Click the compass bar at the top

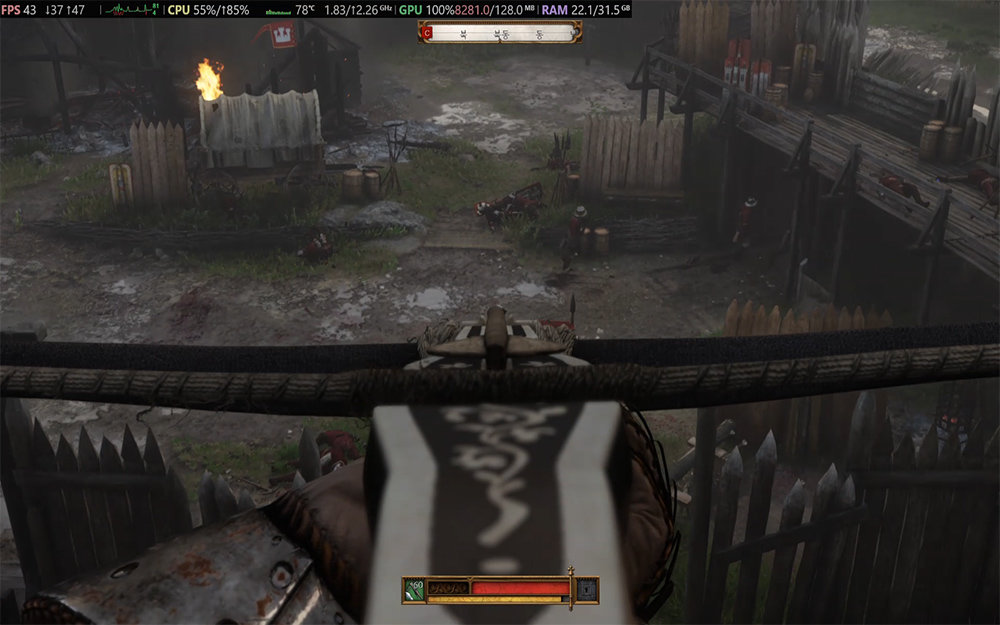500,32
